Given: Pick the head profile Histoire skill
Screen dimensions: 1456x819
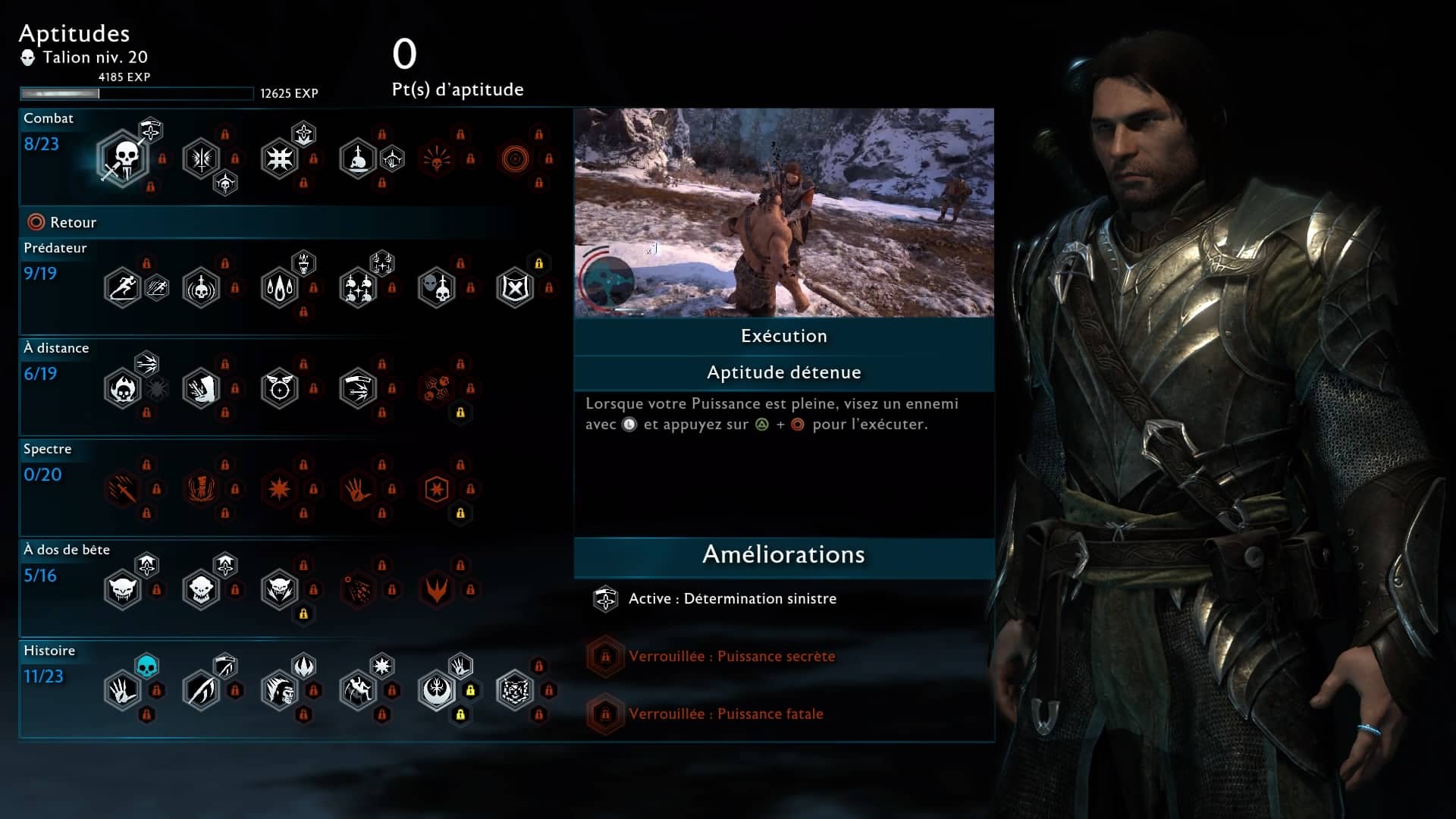Looking at the screenshot, I should [x=280, y=691].
